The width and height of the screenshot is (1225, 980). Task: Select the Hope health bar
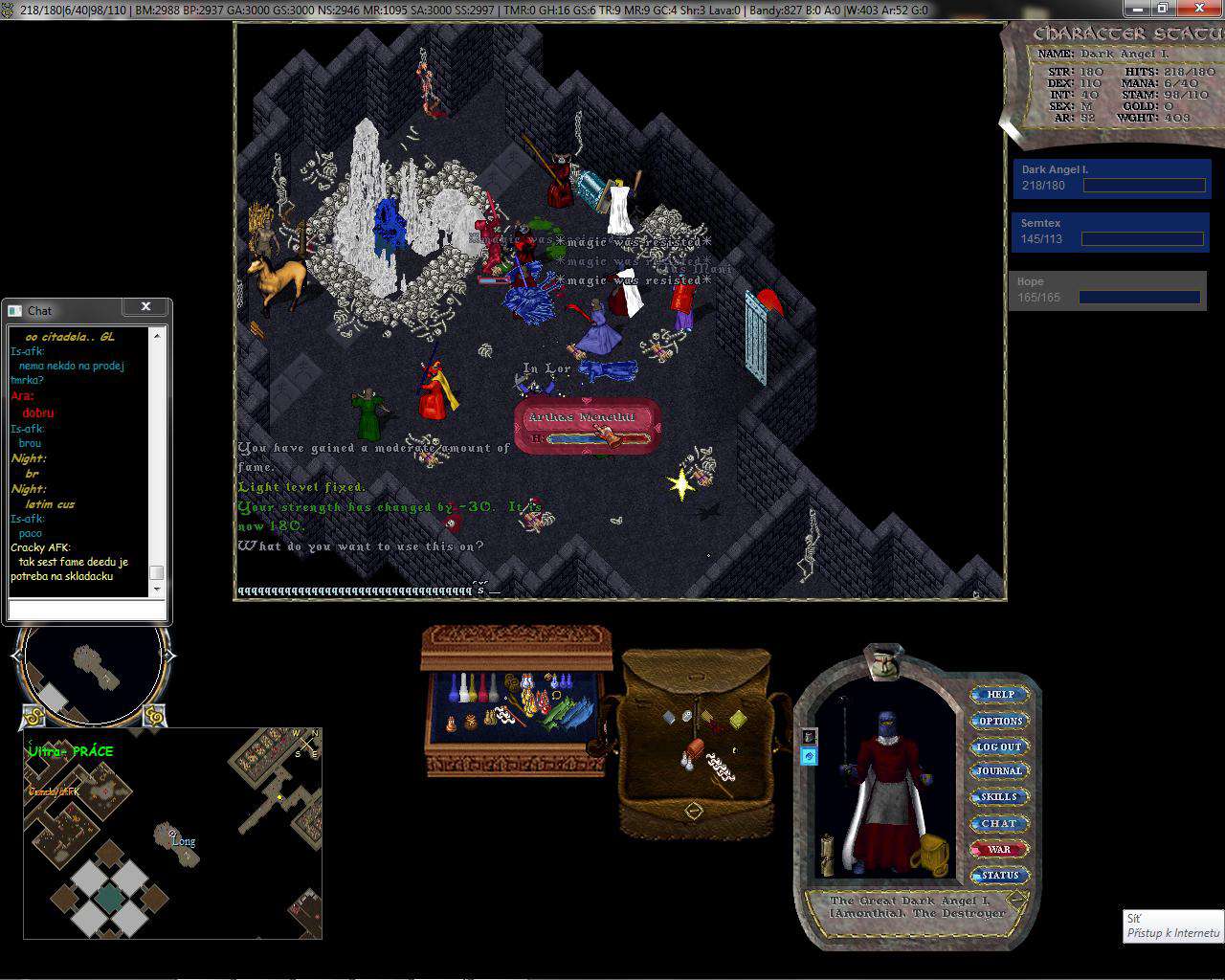click(x=1107, y=291)
